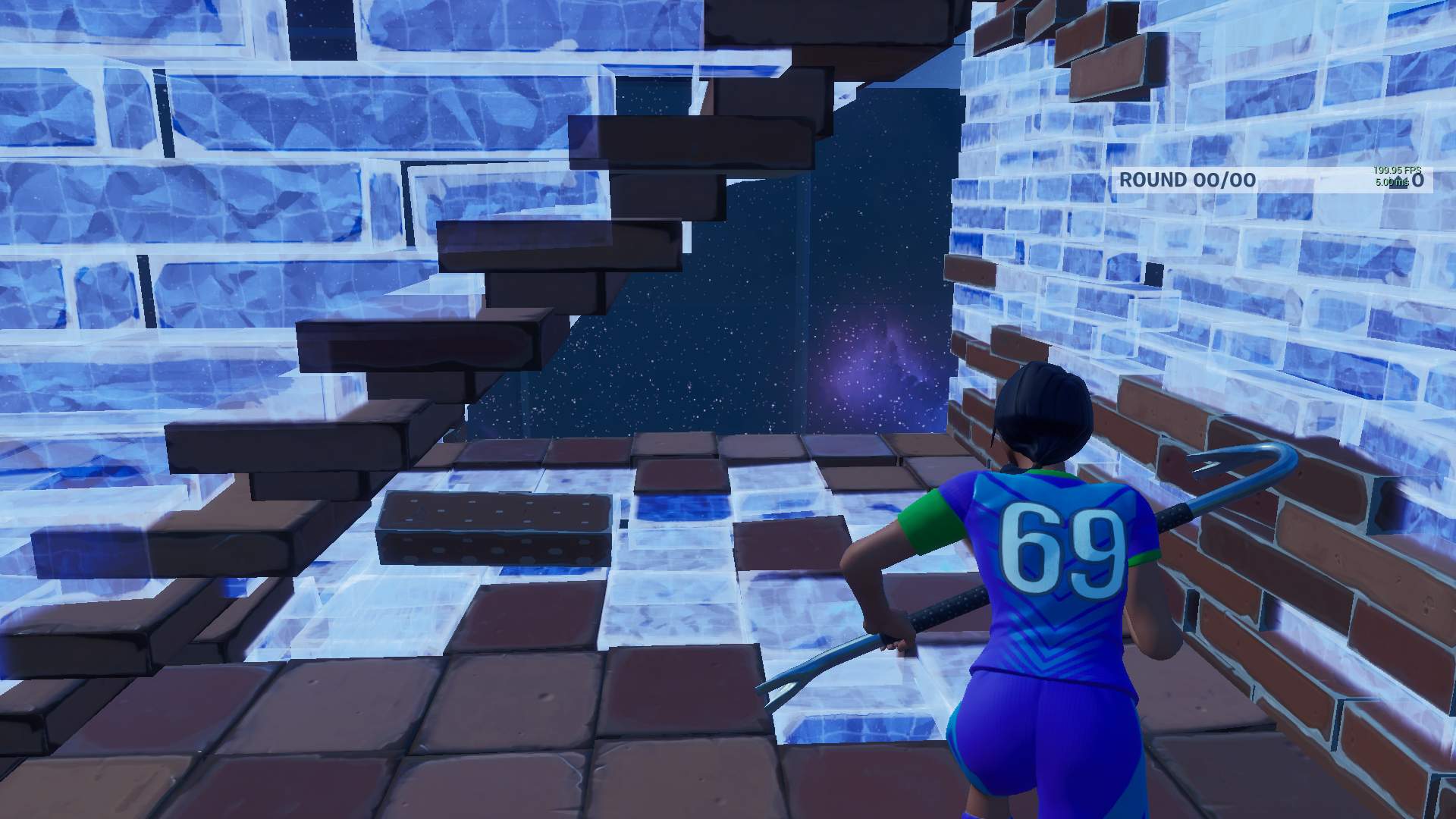The image size is (1456, 819).
Task: Click the ice wall on the far left
Action: [114, 227]
